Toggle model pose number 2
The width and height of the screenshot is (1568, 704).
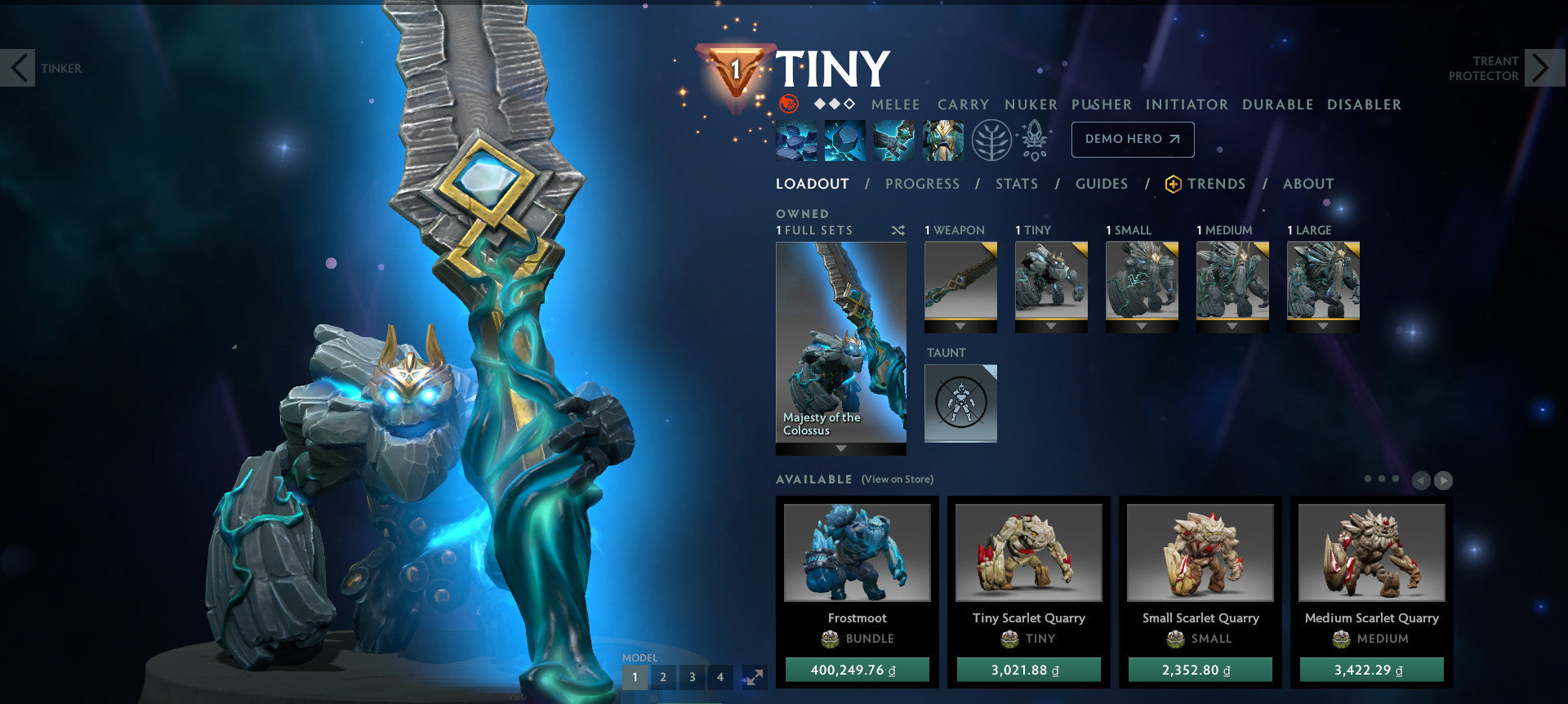(663, 677)
